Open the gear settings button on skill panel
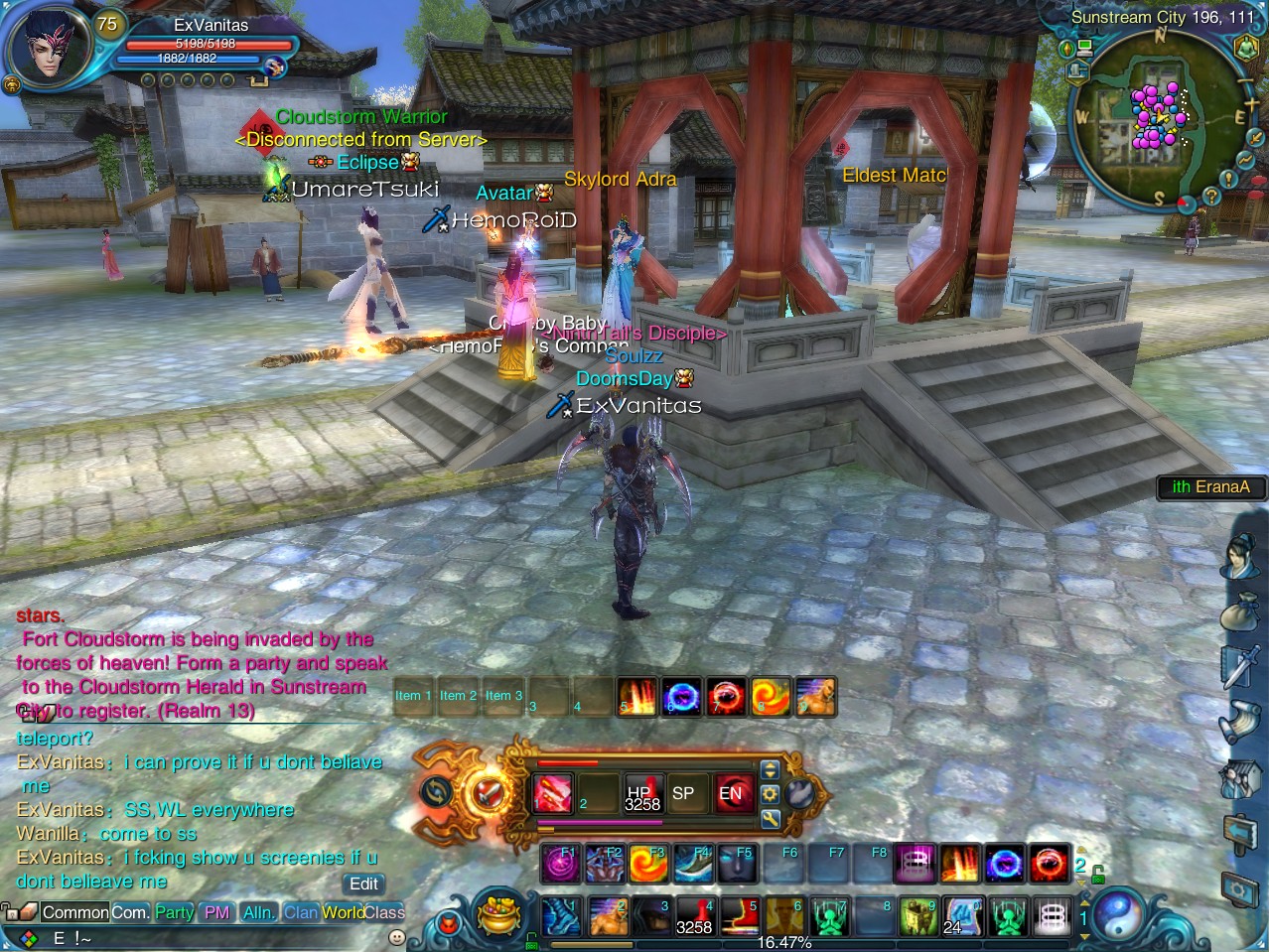1269x952 pixels. coord(770,793)
